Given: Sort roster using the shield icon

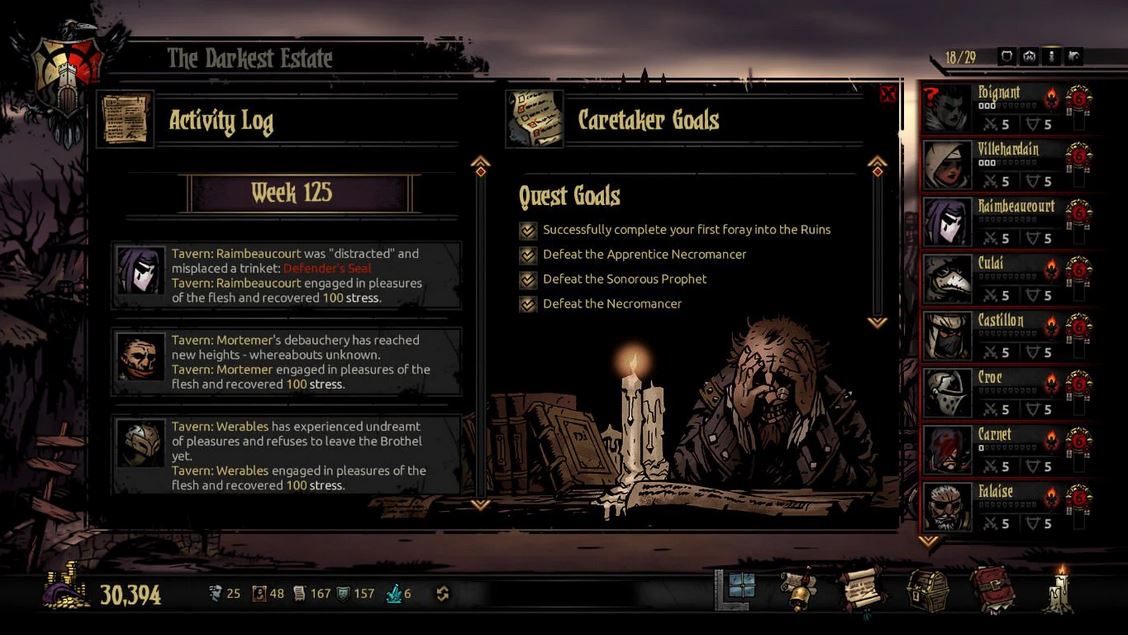Looking at the screenshot, I should click(1007, 57).
